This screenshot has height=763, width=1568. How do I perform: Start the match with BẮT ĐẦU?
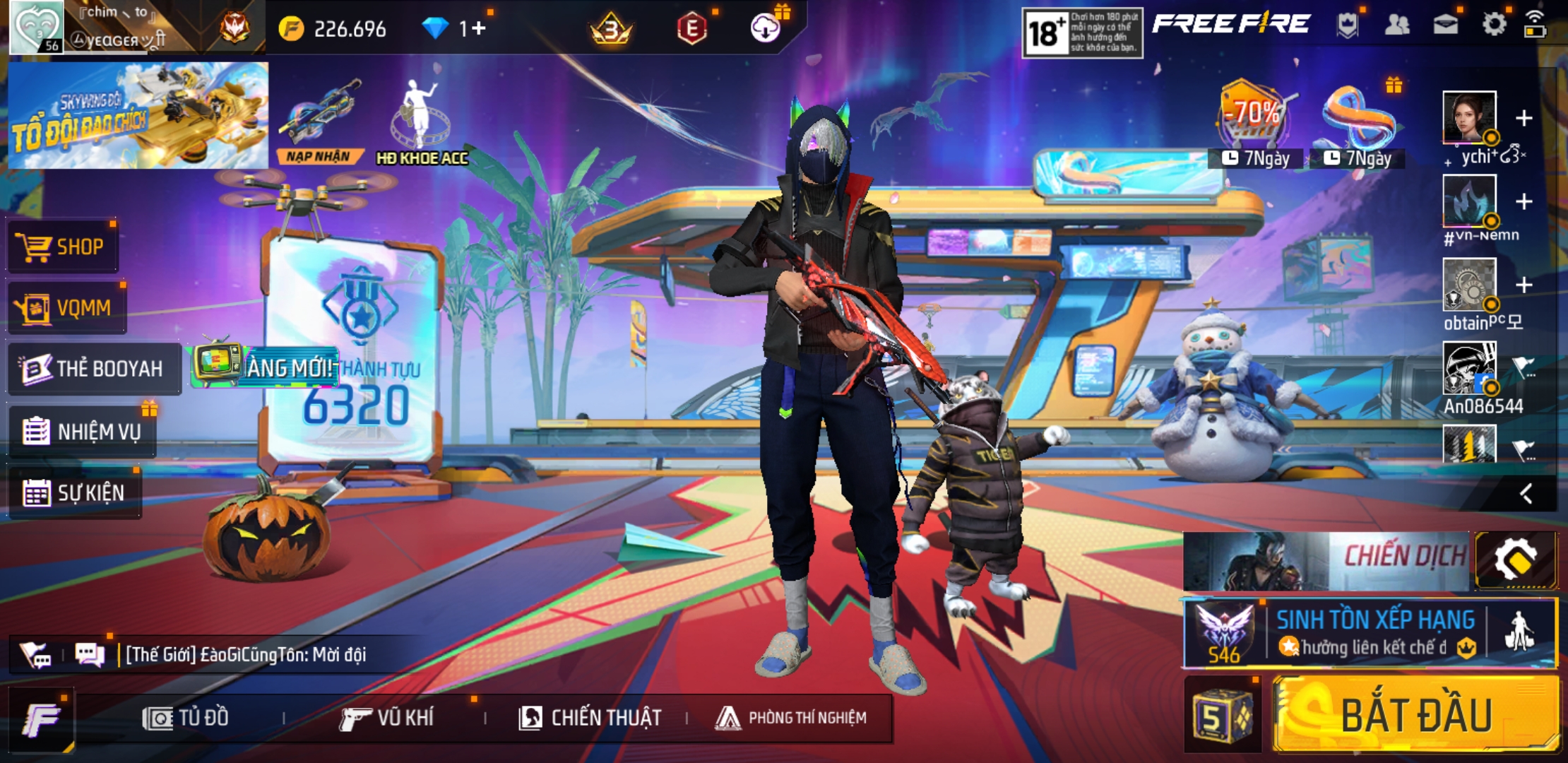(x=1415, y=715)
